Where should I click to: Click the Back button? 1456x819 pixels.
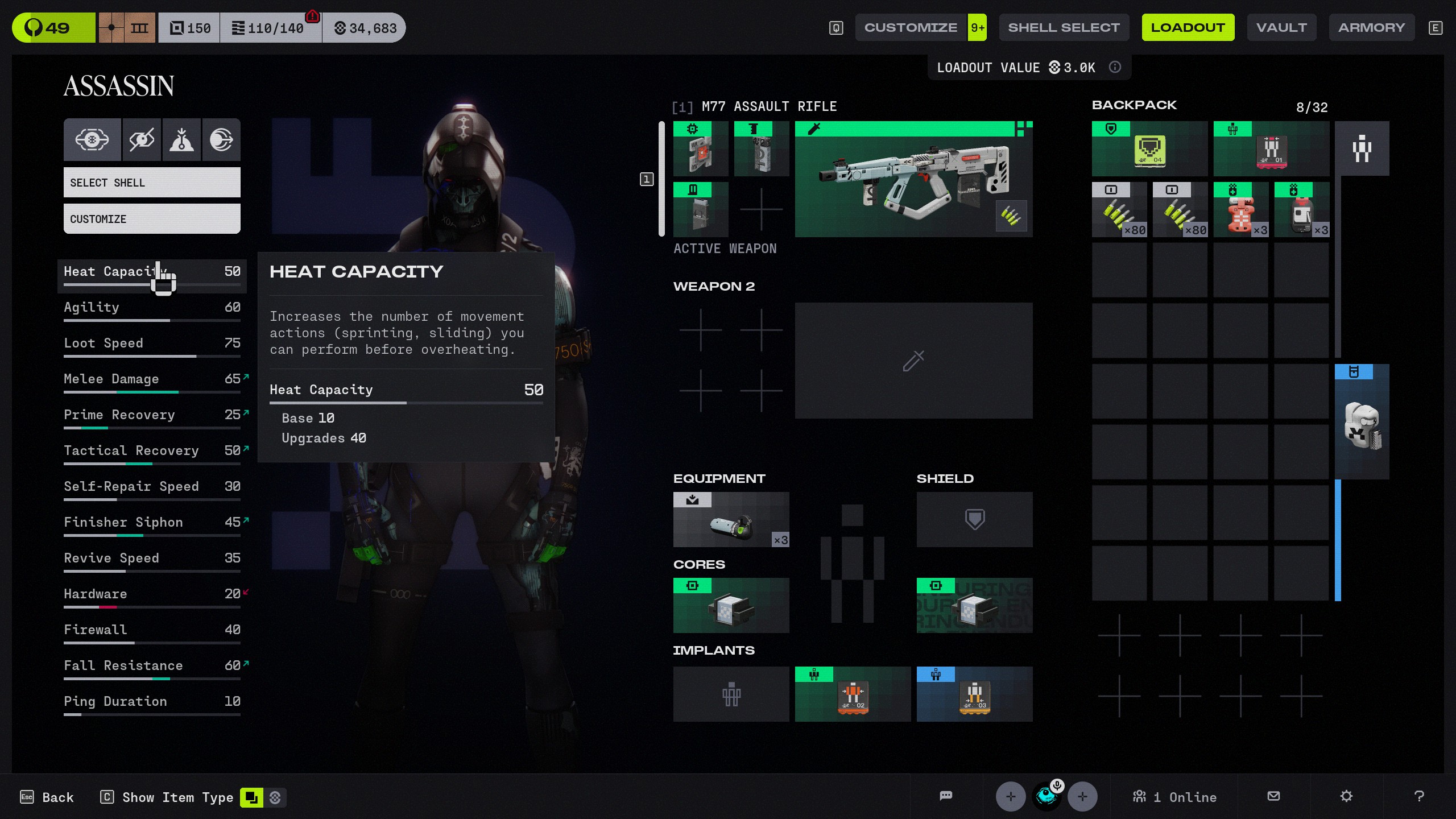47,797
